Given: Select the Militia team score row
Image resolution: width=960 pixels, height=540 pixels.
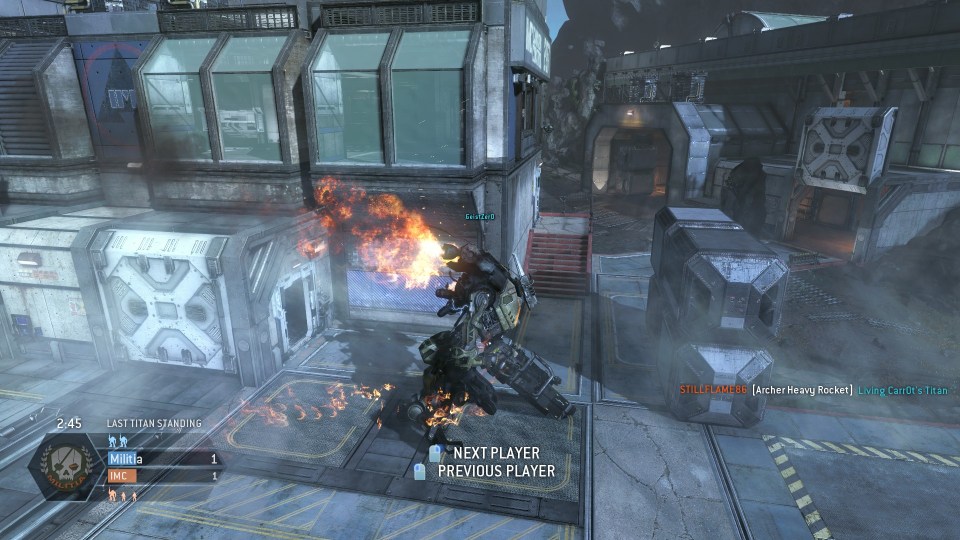Looking at the screenshot, I should click(163, 459).
